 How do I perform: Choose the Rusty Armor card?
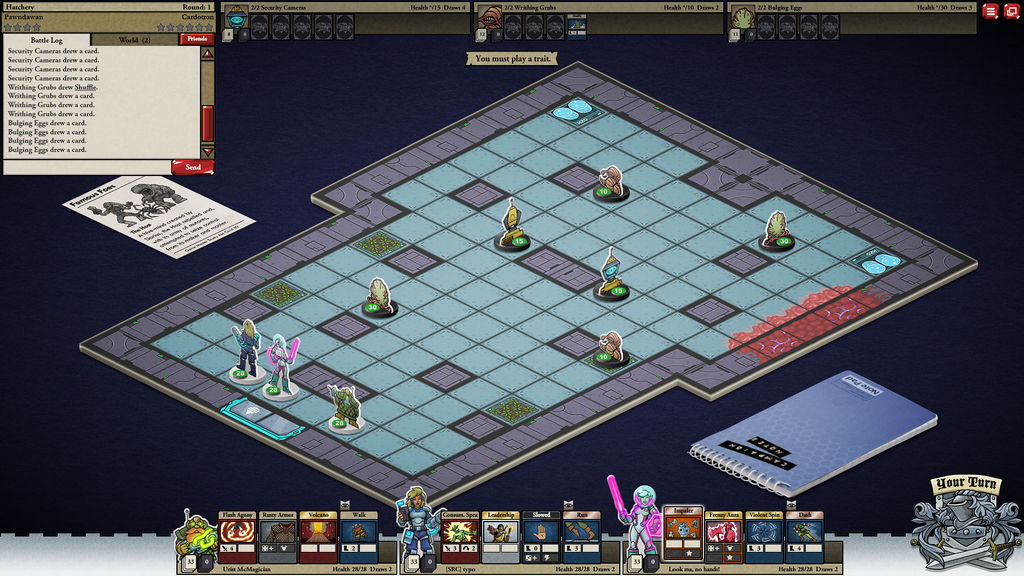[277, 536]
